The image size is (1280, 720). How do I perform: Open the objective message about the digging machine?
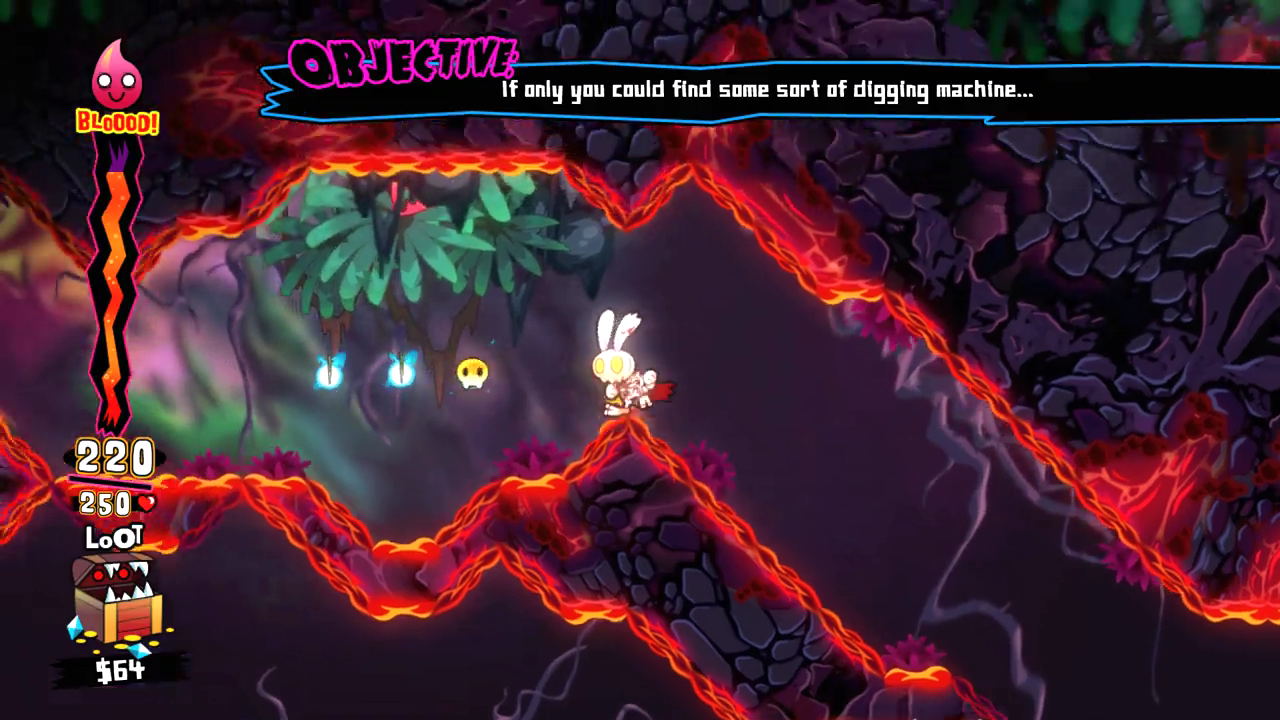coord(765,90)
